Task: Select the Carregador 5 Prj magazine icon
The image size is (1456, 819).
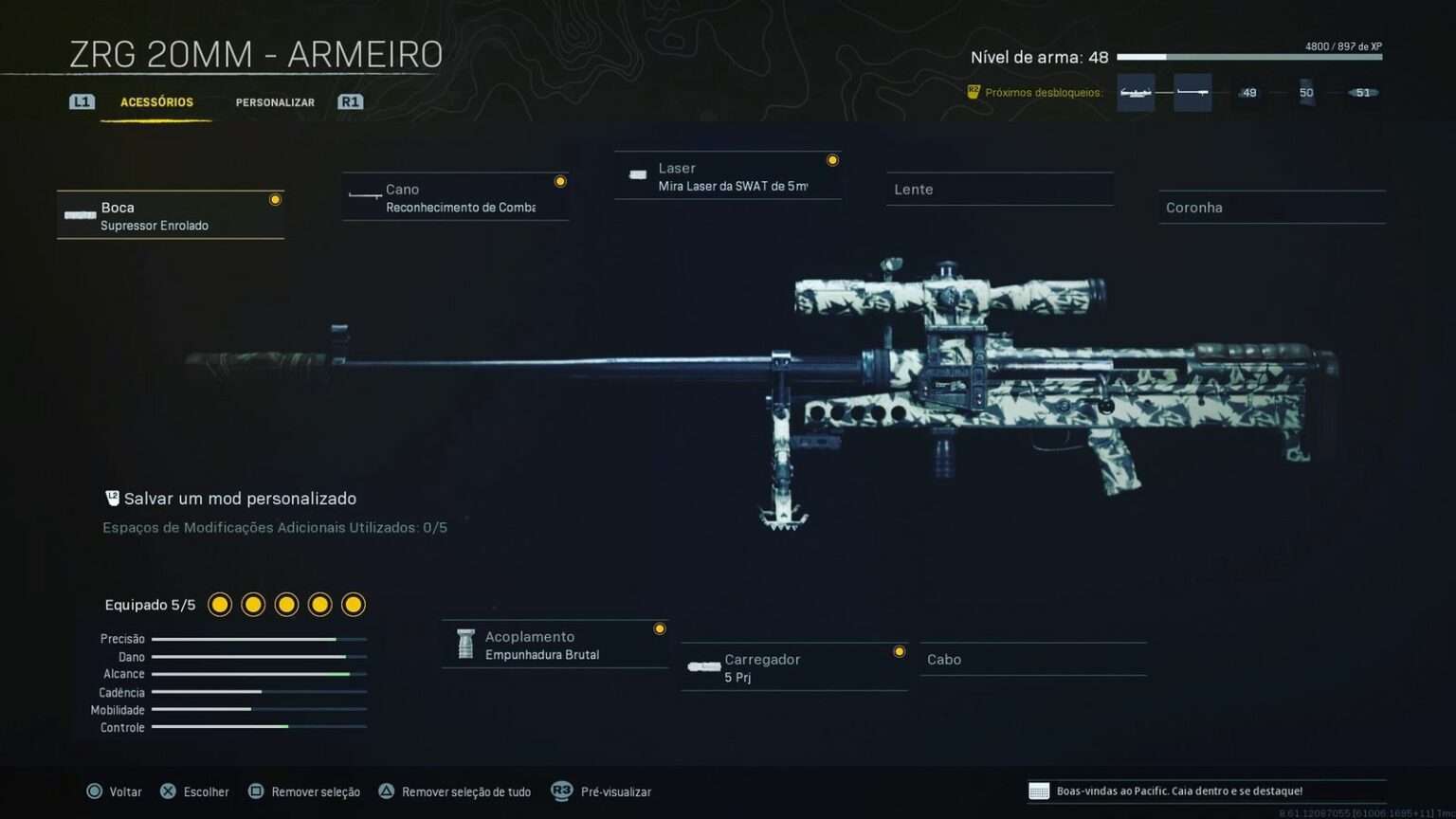Action: click(703, 666)
